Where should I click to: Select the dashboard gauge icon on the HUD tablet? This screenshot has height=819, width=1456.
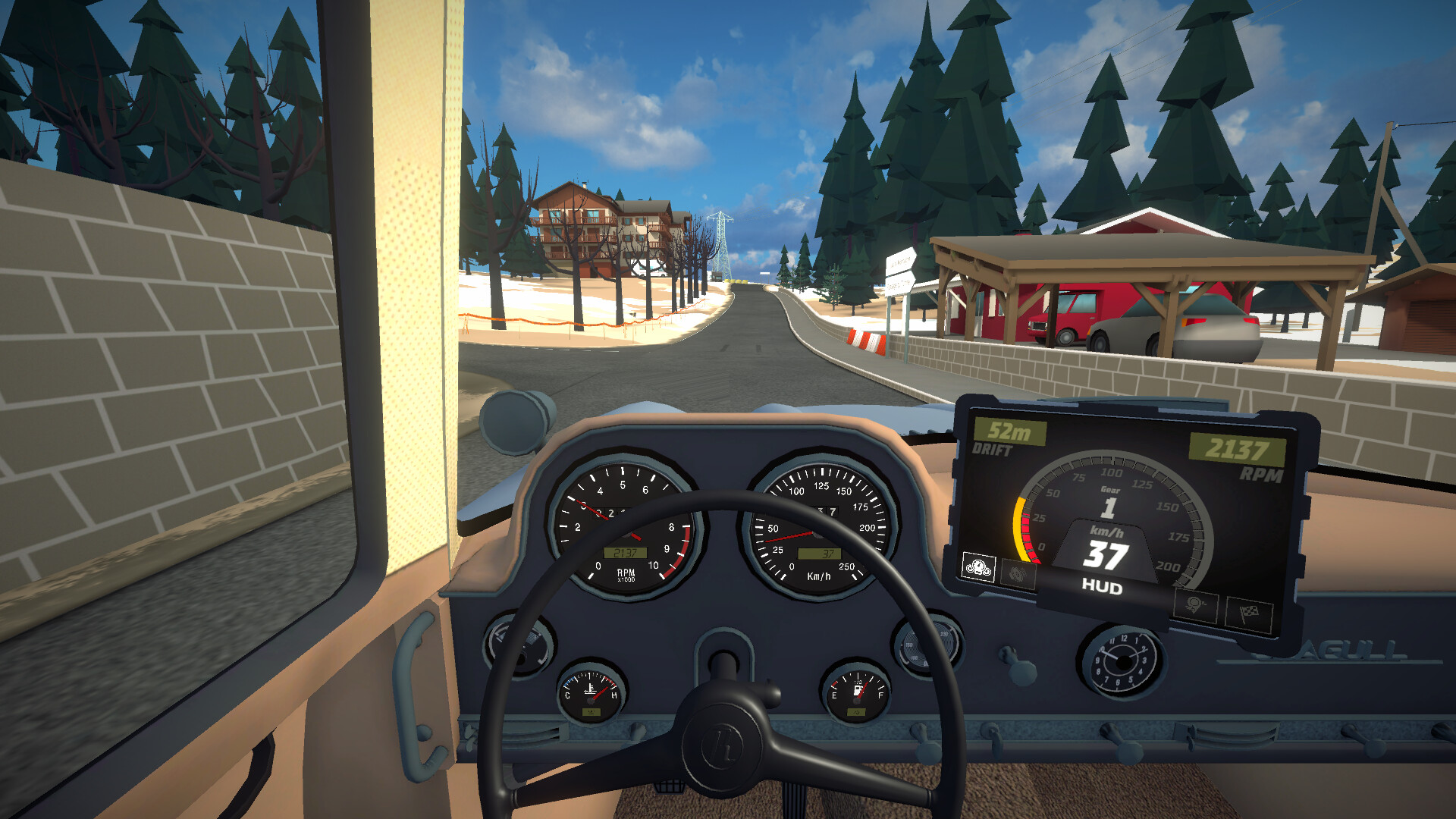978,569
